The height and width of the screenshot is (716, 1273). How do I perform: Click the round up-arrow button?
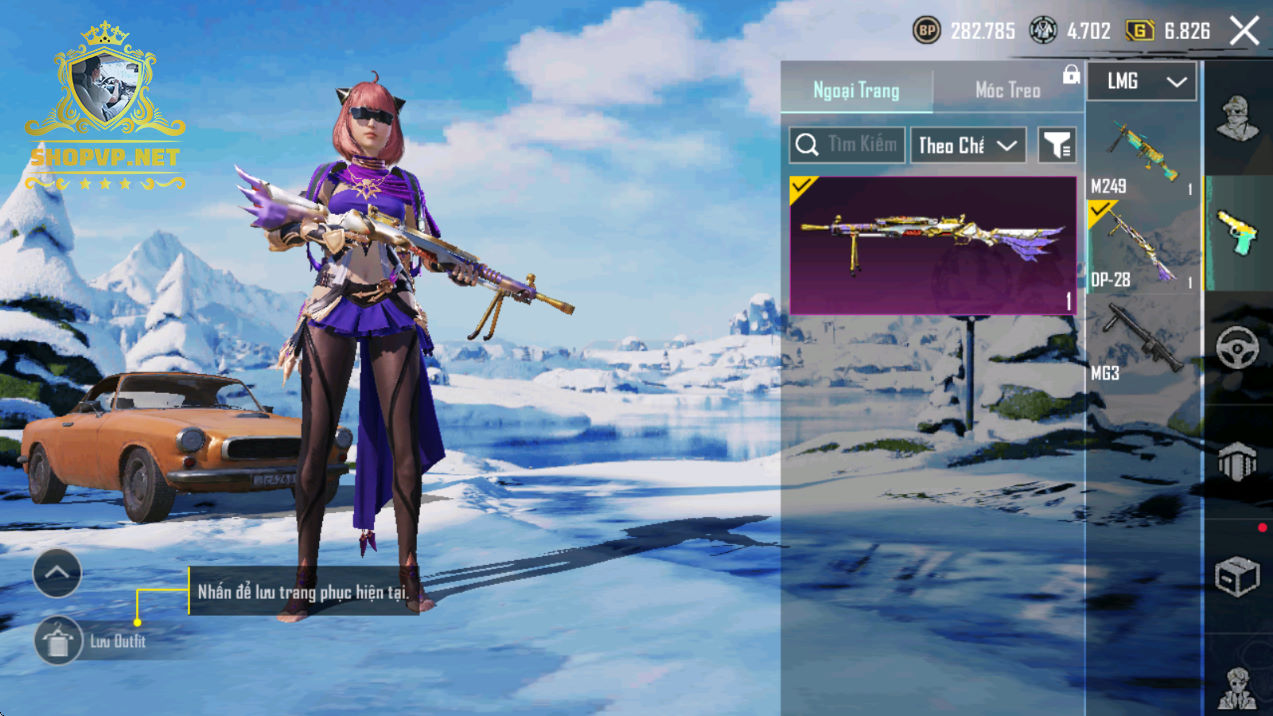57,573
